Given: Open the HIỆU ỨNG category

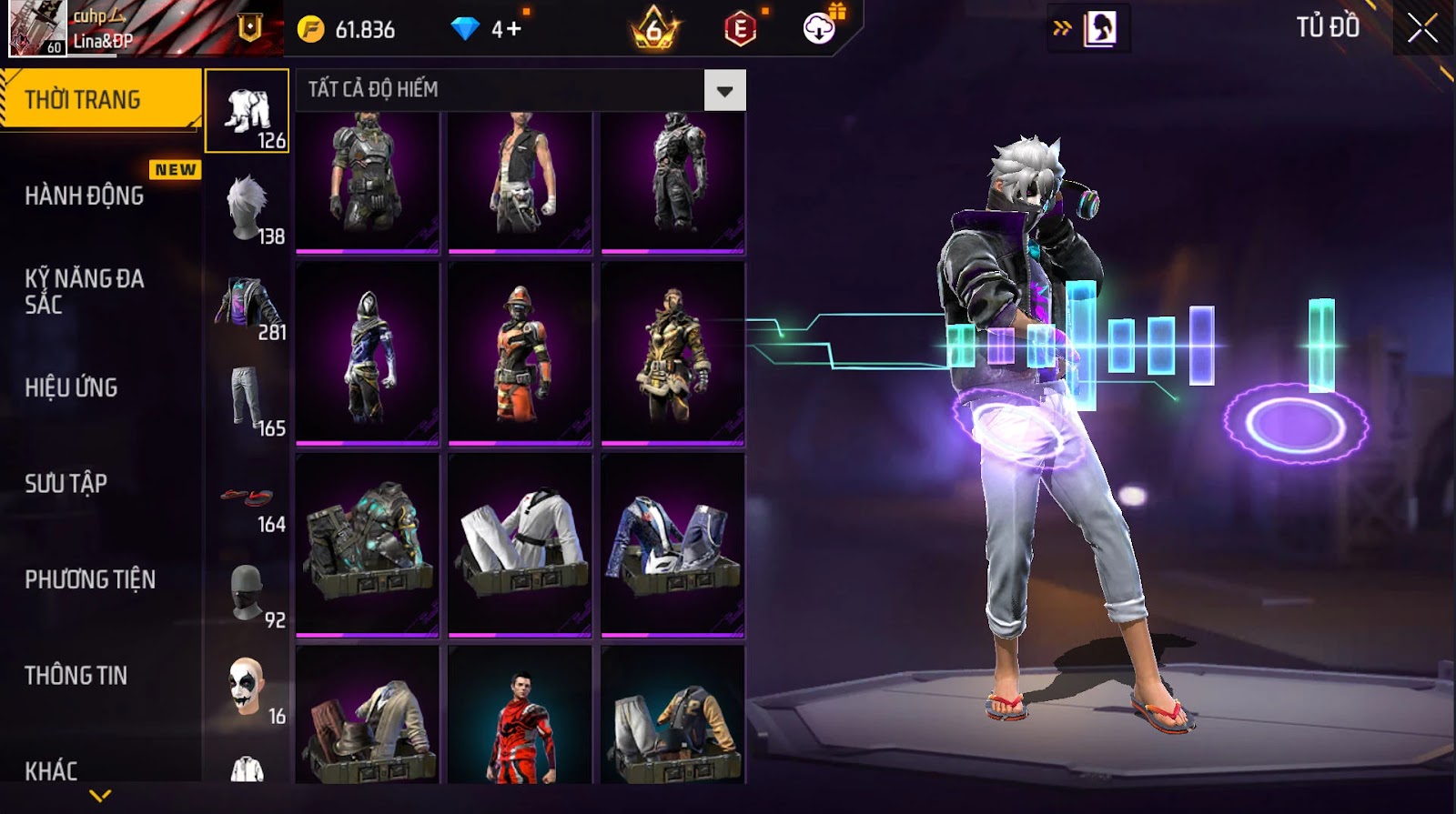Looking at the screenshot, I should [x=71, y=387].
